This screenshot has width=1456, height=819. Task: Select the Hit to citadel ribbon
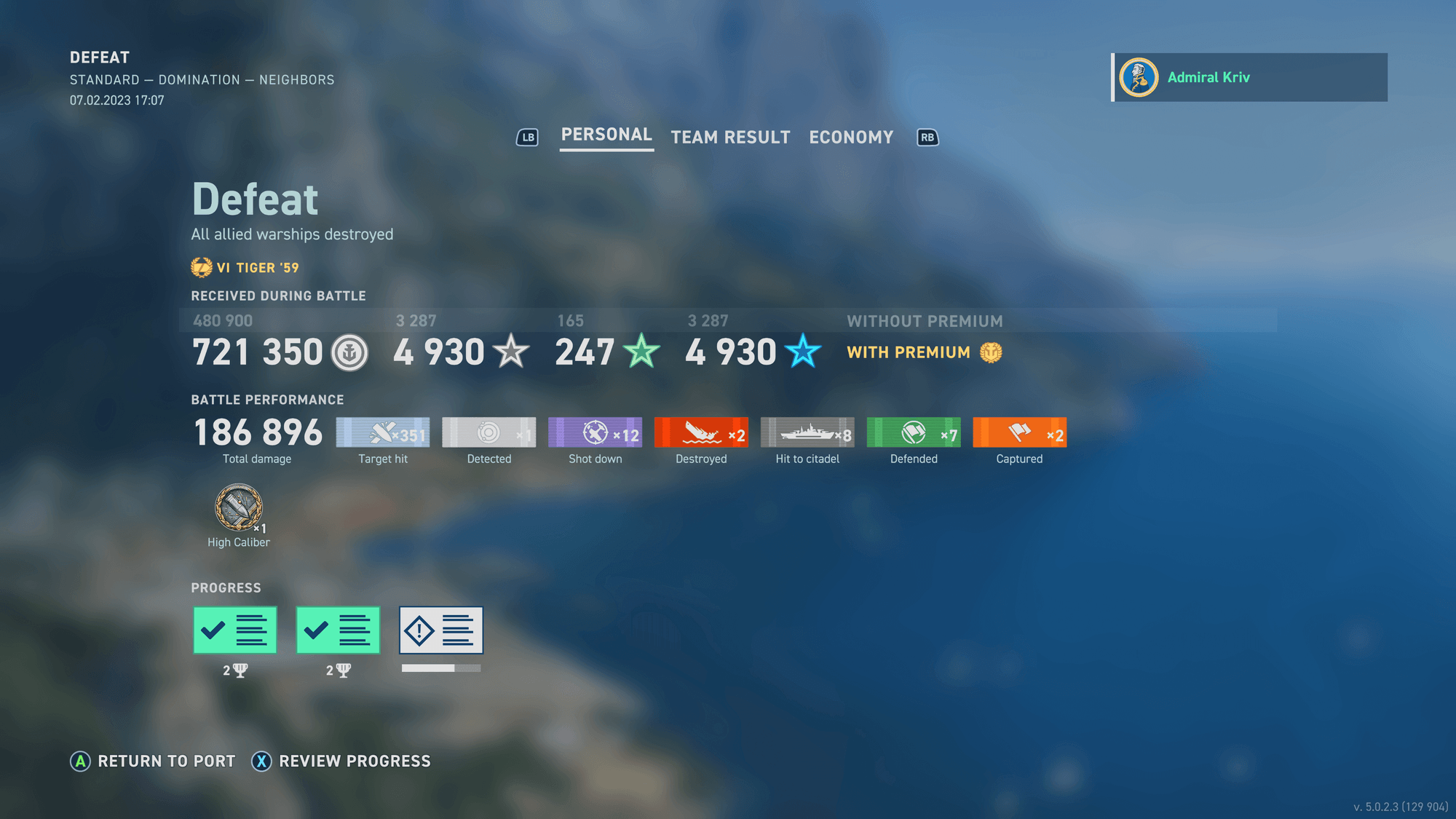tap(807, 432)
